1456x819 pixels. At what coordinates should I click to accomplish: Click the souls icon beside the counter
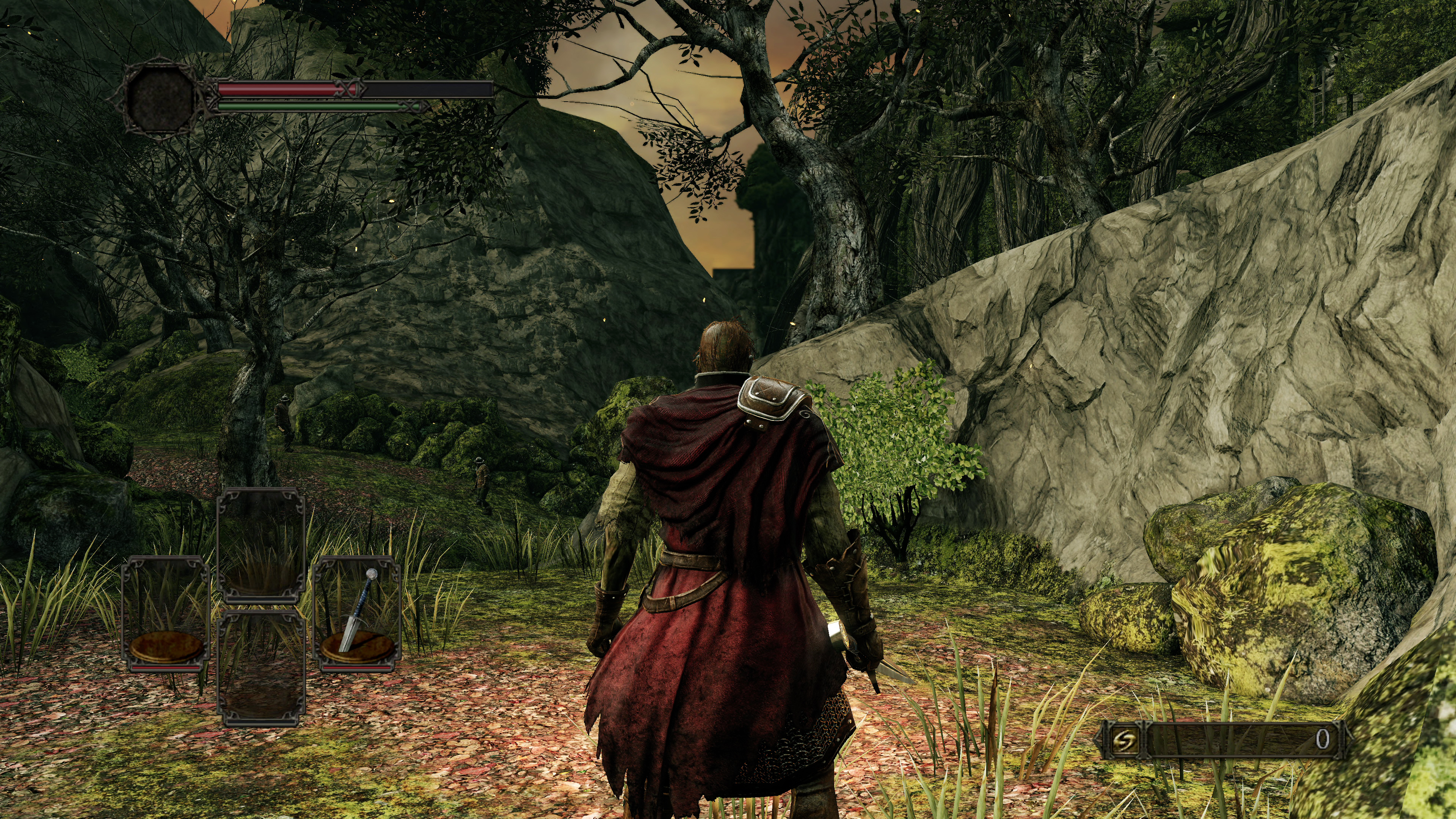click(1124, 739)
